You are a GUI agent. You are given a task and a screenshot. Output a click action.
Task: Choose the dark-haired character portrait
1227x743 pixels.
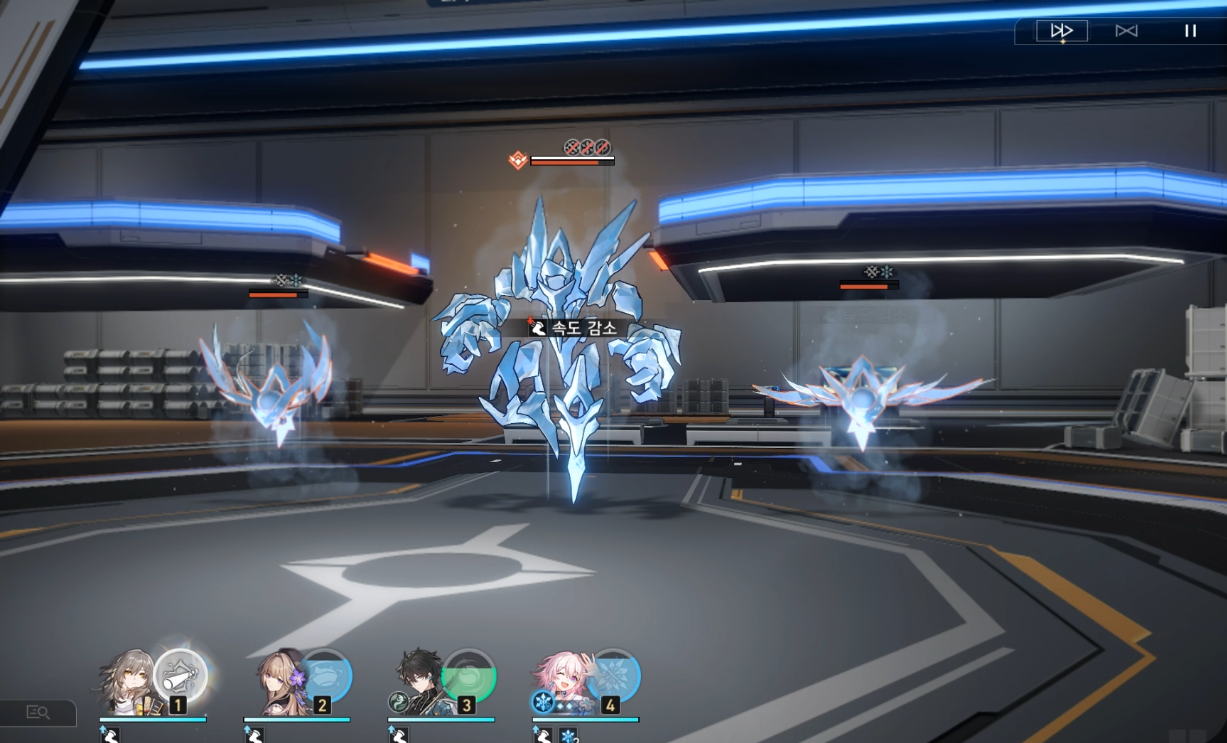419,682
